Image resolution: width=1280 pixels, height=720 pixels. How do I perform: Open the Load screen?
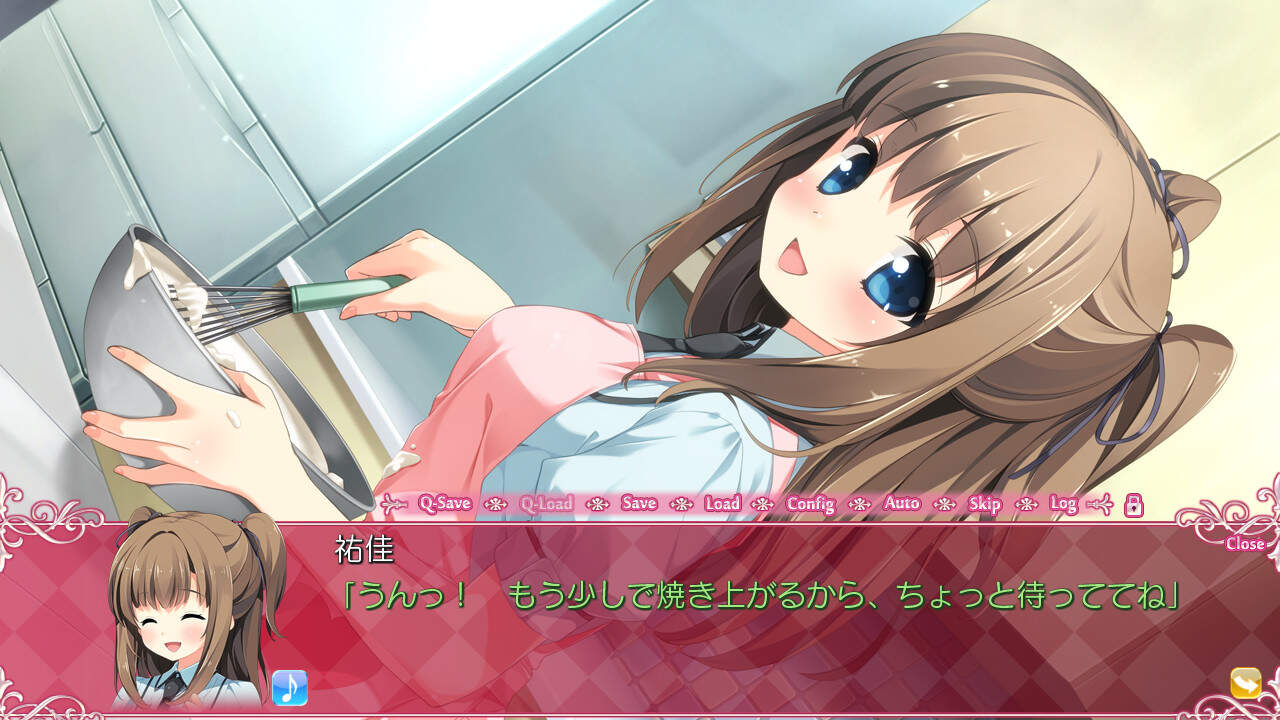(722, 505)
